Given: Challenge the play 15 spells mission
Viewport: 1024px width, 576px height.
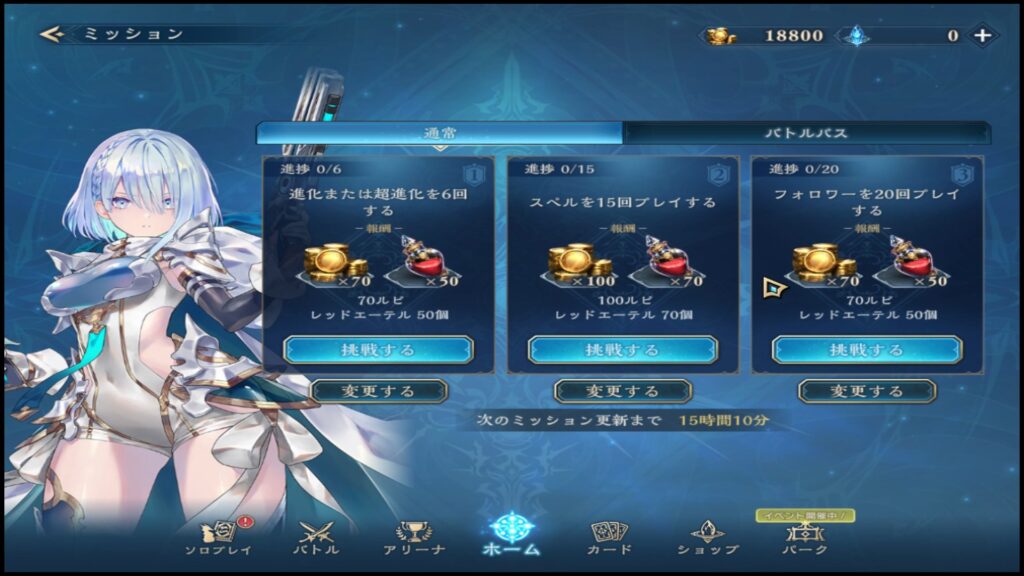Looking at the screenshot, I should (x=622, y=350).
